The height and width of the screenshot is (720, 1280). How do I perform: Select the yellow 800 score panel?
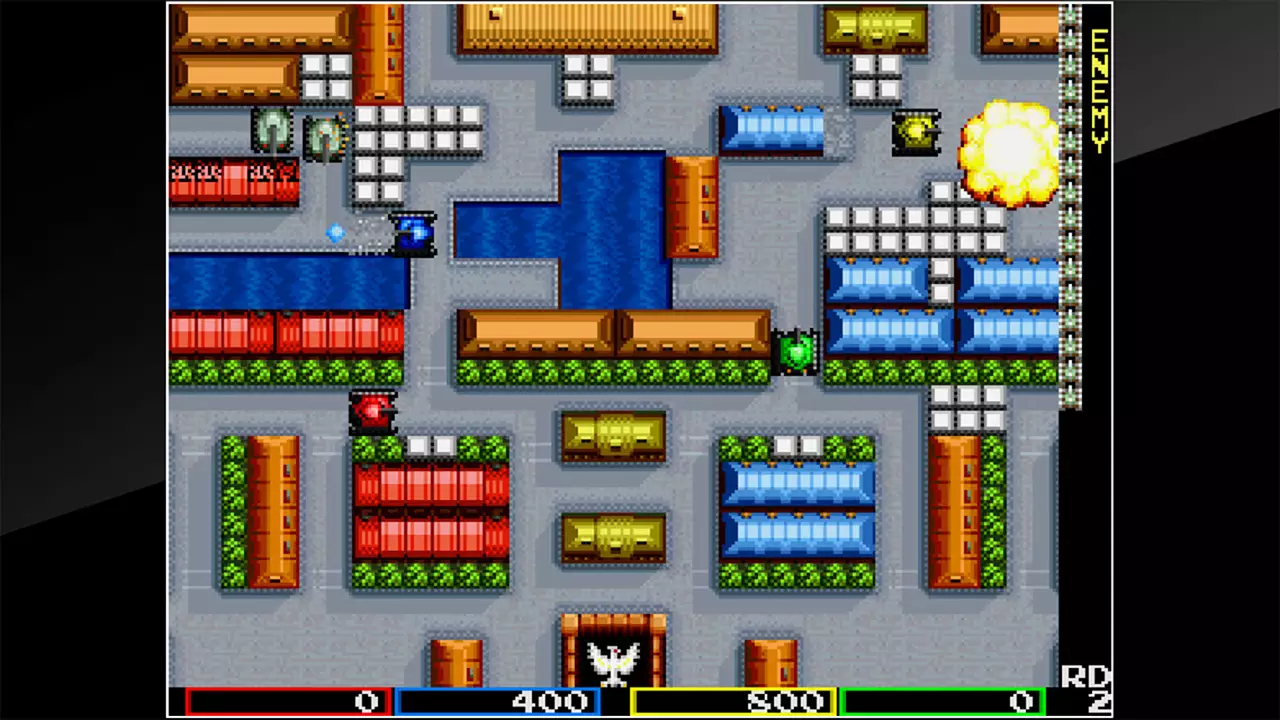point(735,701)
